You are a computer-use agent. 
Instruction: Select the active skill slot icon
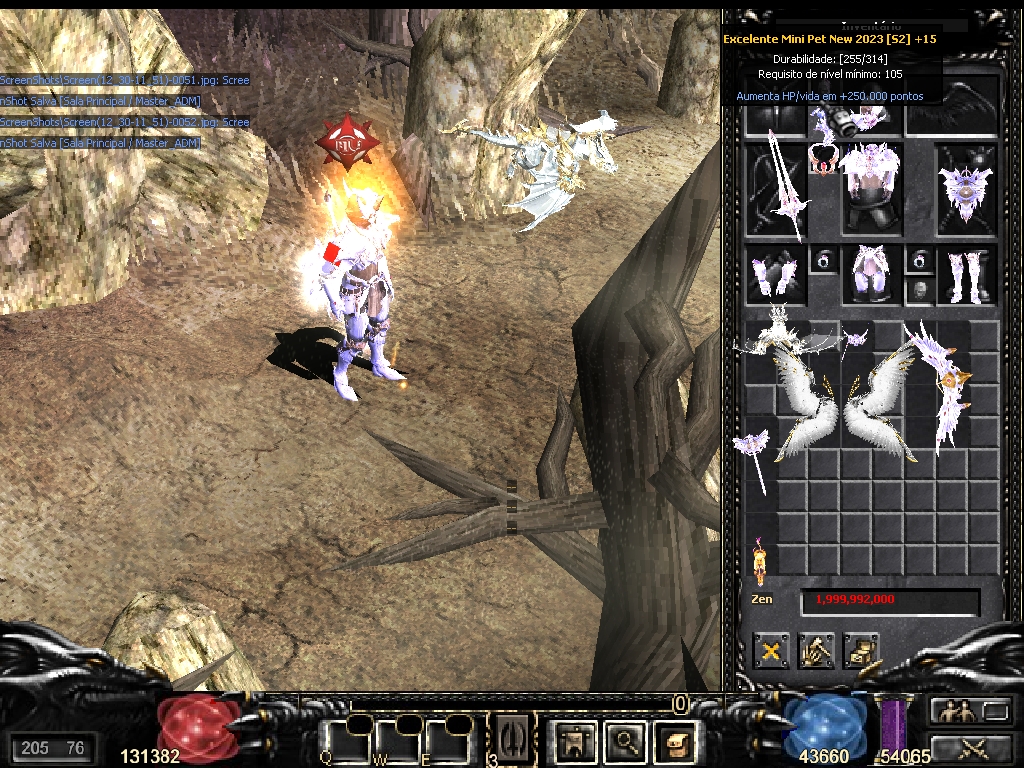[513, 740]
